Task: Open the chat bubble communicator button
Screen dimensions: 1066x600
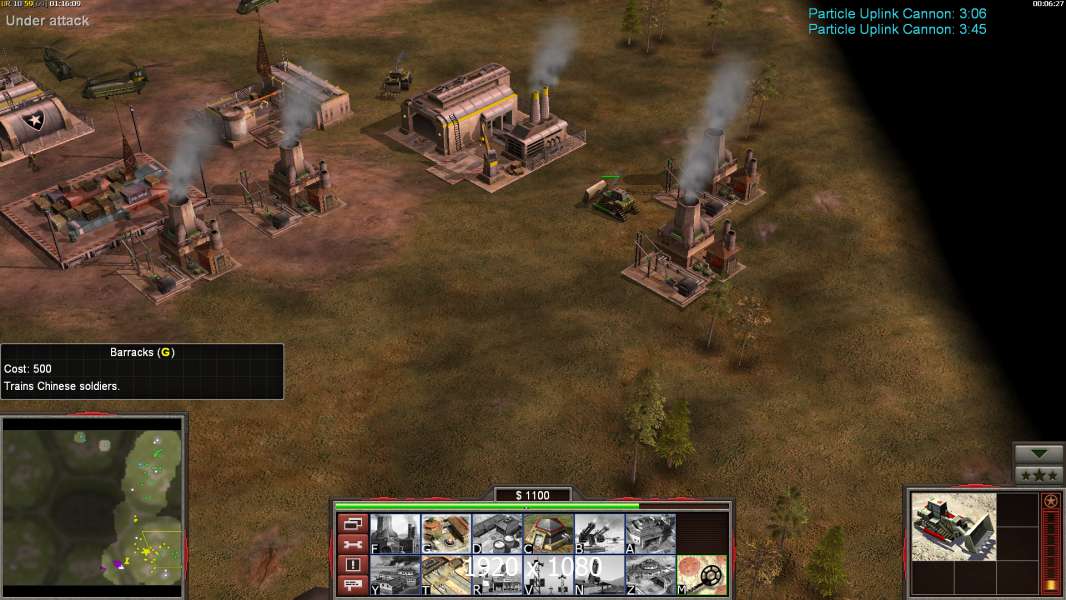Action: pos(352,586)
